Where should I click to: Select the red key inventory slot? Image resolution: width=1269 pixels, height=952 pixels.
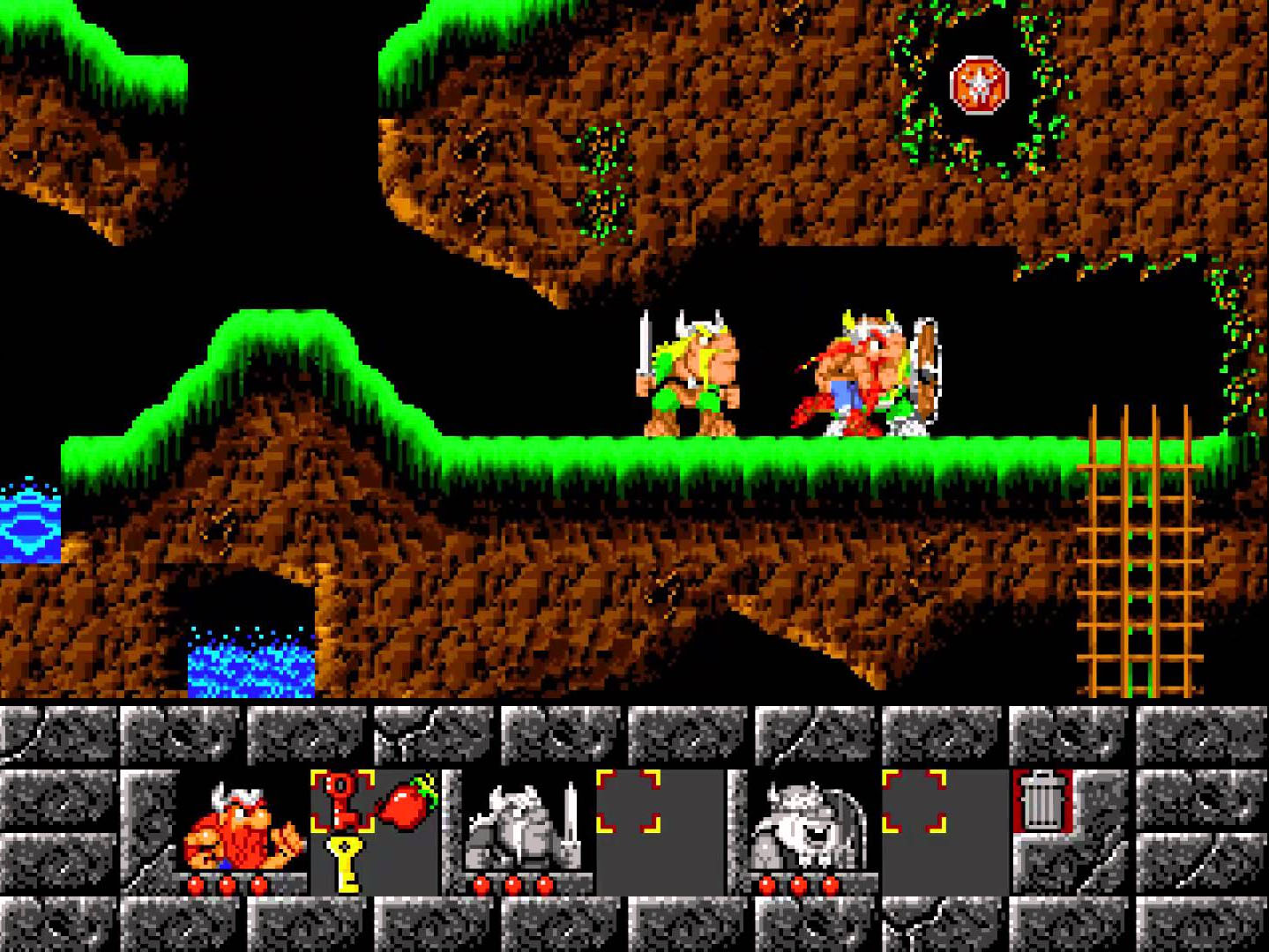[x=343, y=800]
